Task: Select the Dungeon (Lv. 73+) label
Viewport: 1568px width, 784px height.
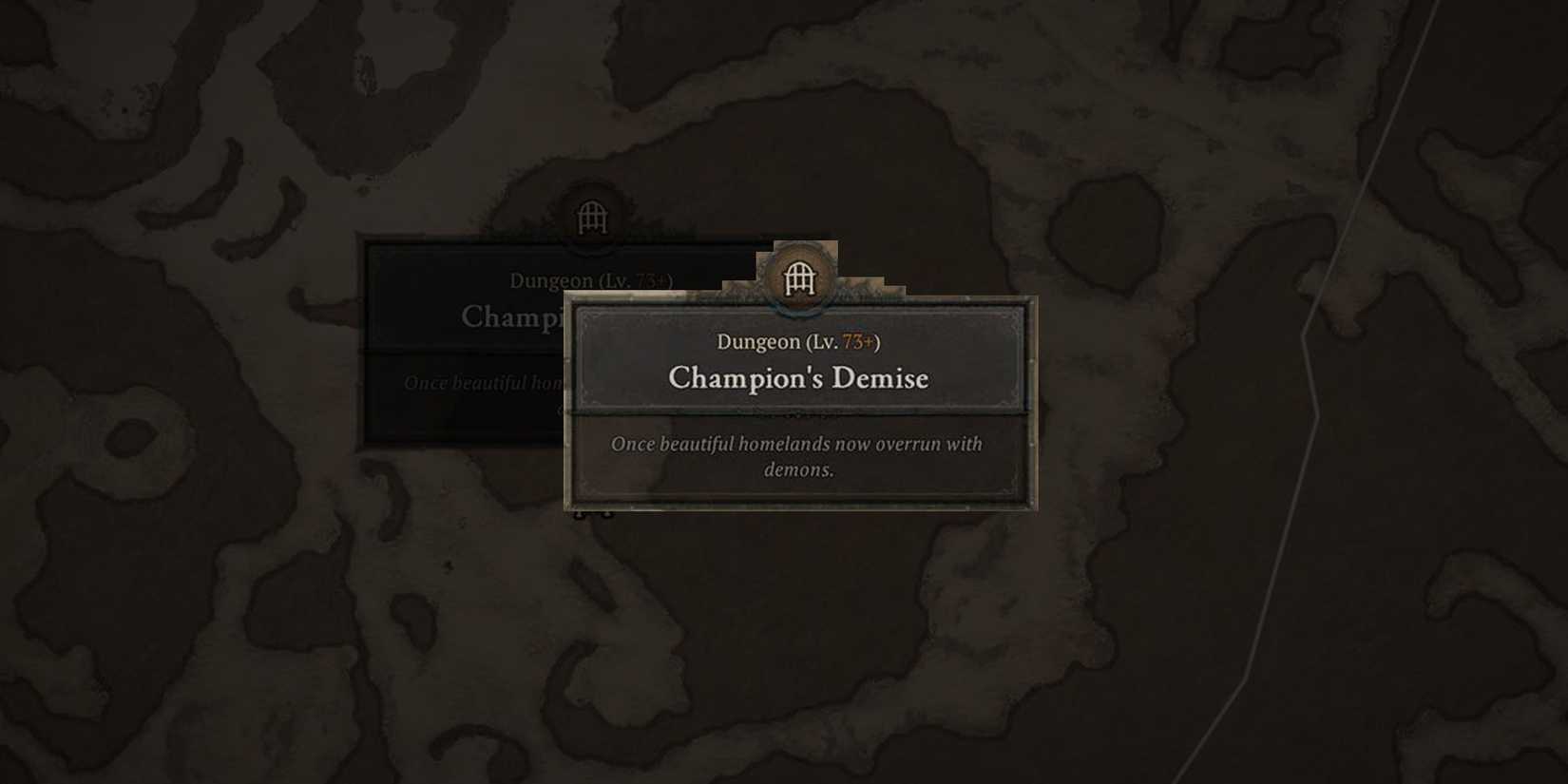Action: coord(798,341)
